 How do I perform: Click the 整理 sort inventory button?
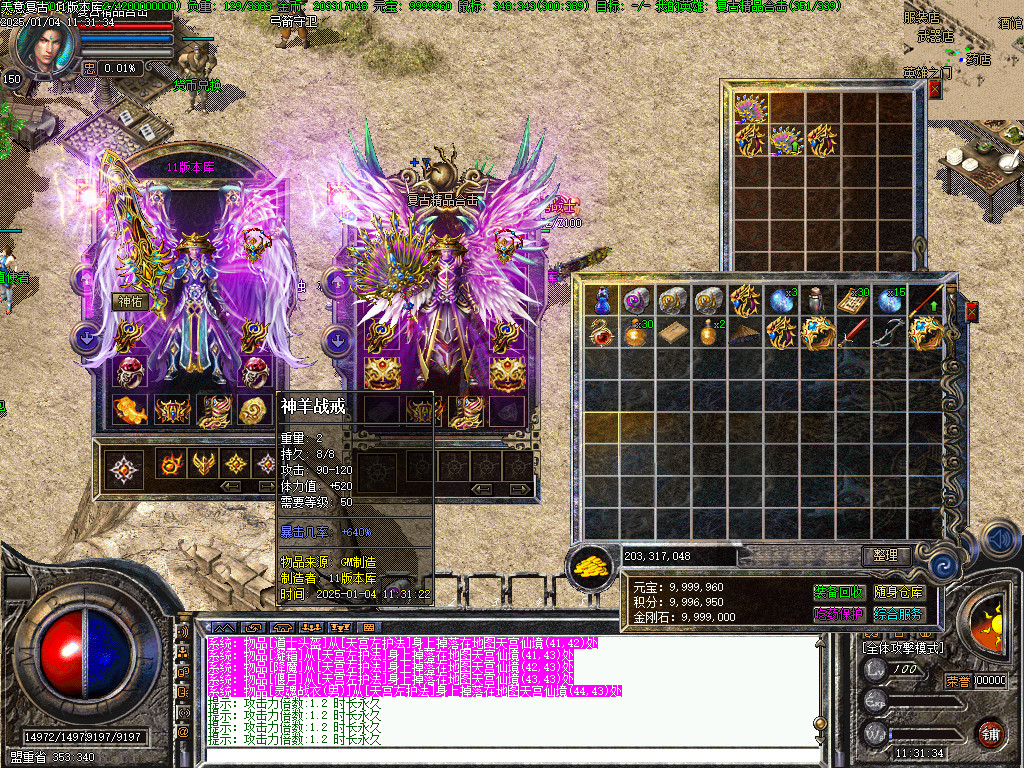[x=885, y=555]
